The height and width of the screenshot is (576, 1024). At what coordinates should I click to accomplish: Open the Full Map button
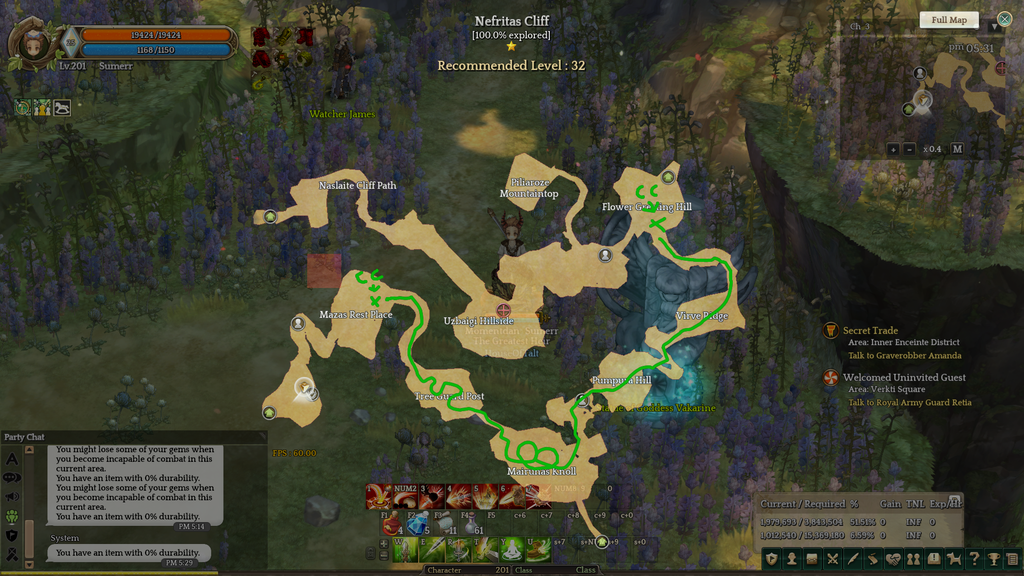[x=948, y=20]
